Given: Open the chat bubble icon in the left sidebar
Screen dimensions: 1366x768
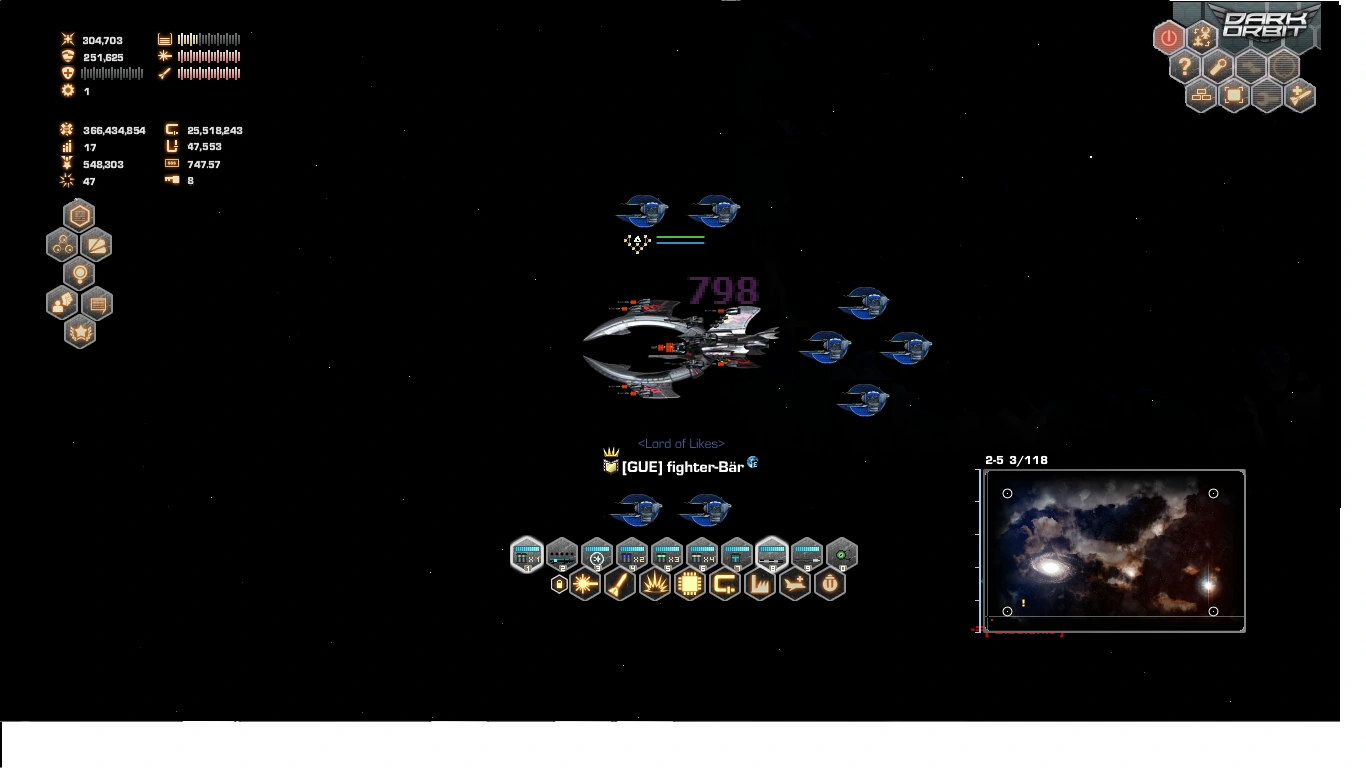Looking at the screenshot, I should (x=97, y=304).
